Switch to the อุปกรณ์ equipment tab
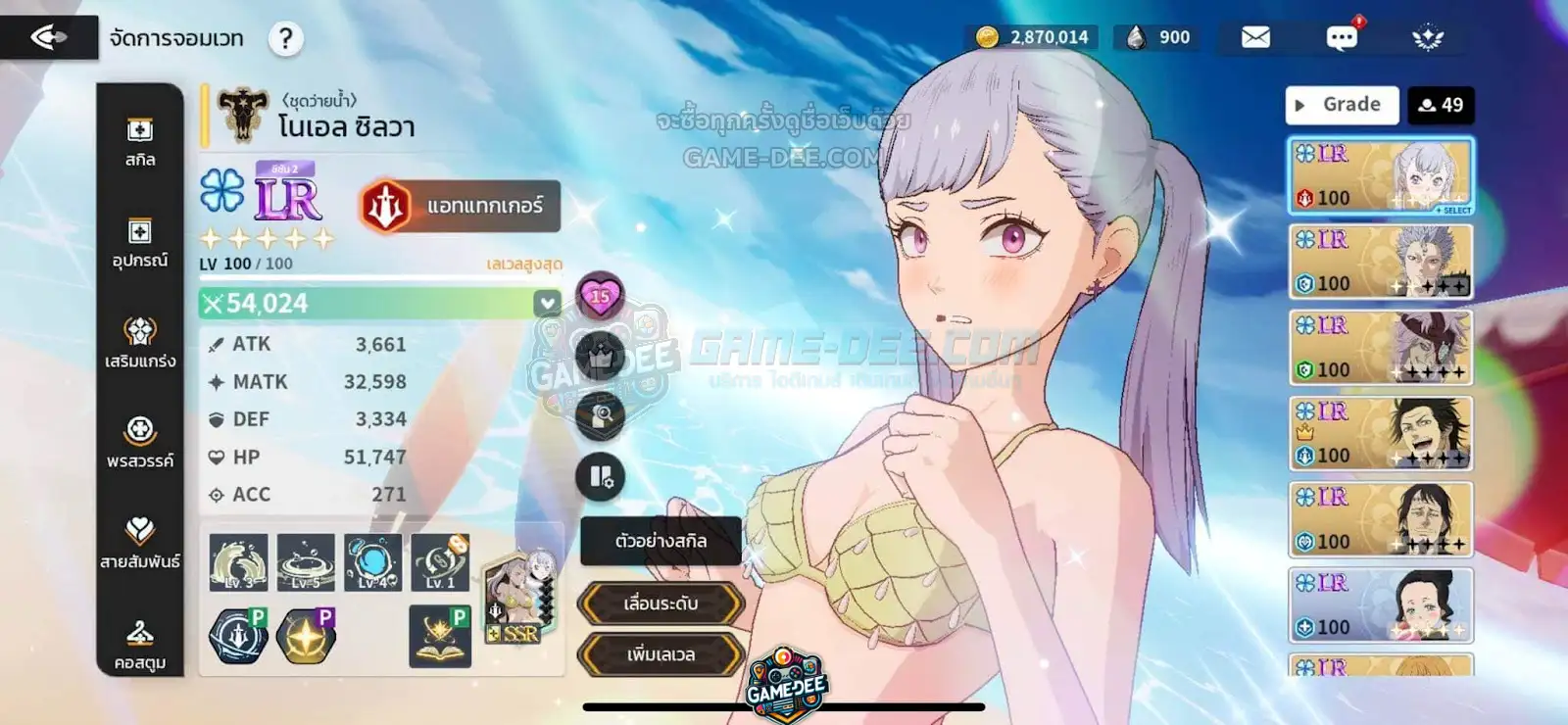This screenshot has width=1568, height=725. (x=140, y=243)
